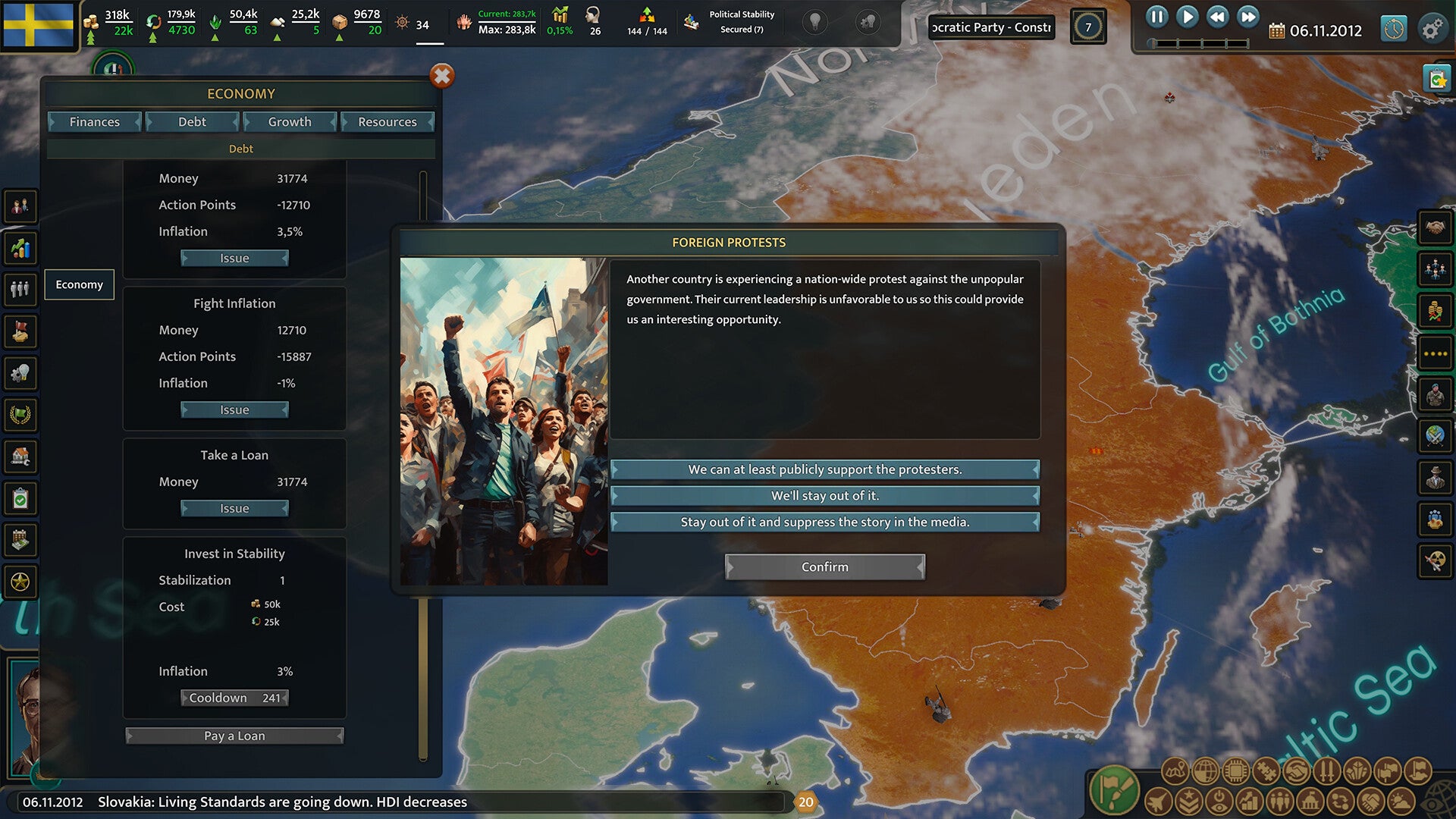
Task: Show the Growth tab
Action: tap(290, 122)
